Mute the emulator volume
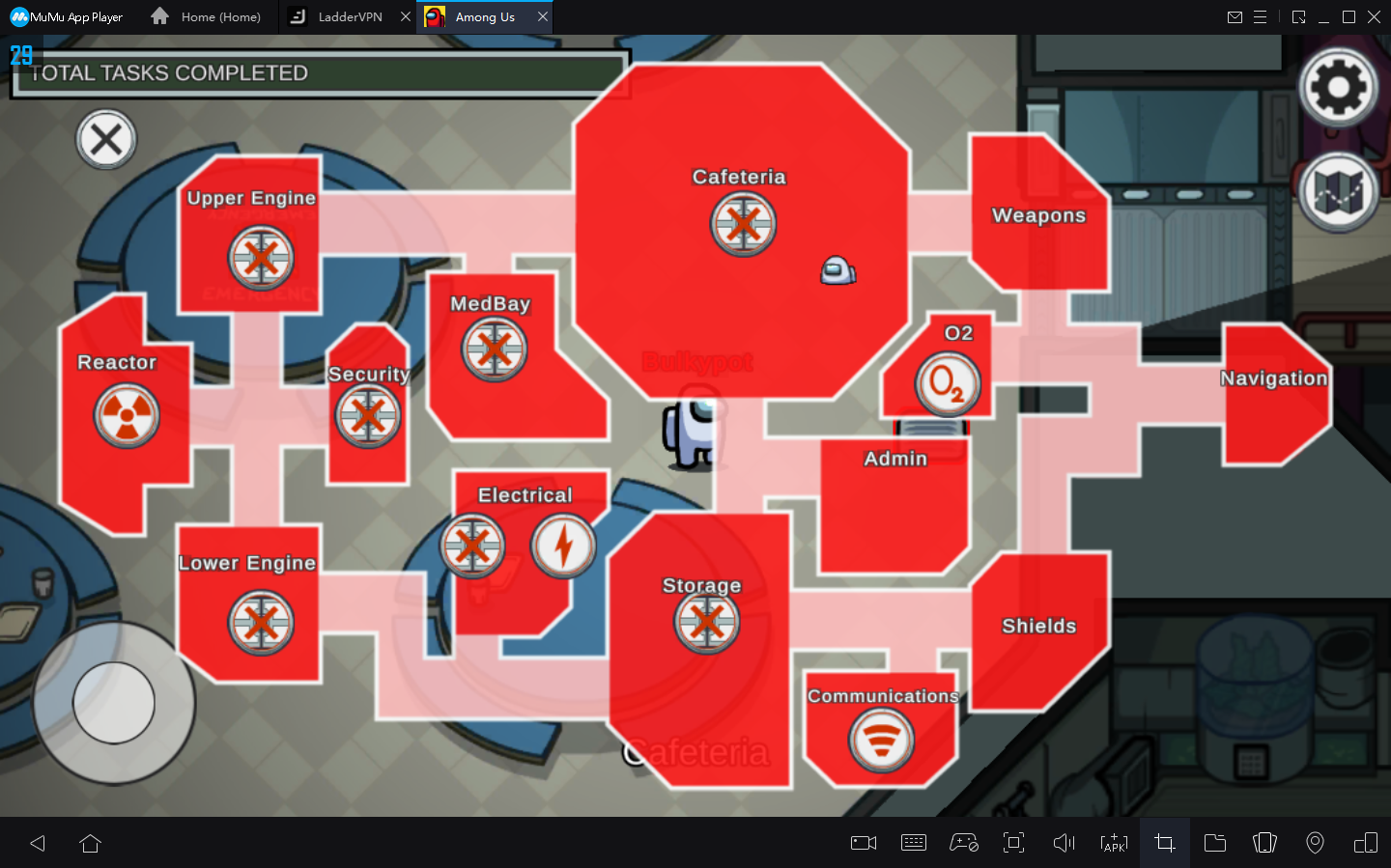This screenshot has height=868, width=1391. click(x=1064, y=843)
